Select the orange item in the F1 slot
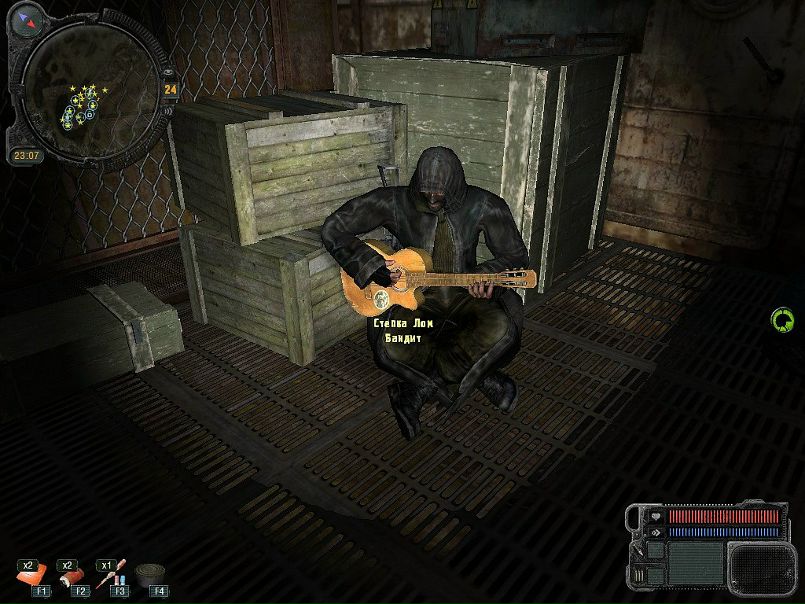 coord(32,575)
